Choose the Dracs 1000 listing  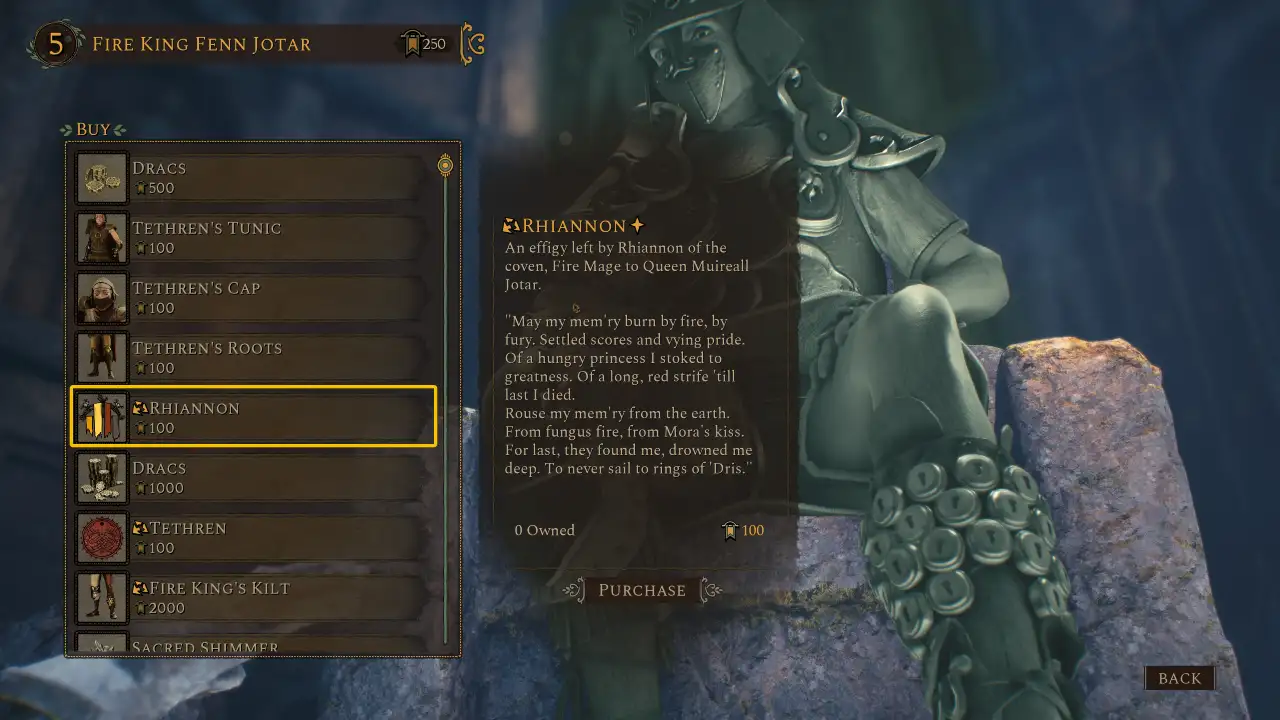(253, 478)
